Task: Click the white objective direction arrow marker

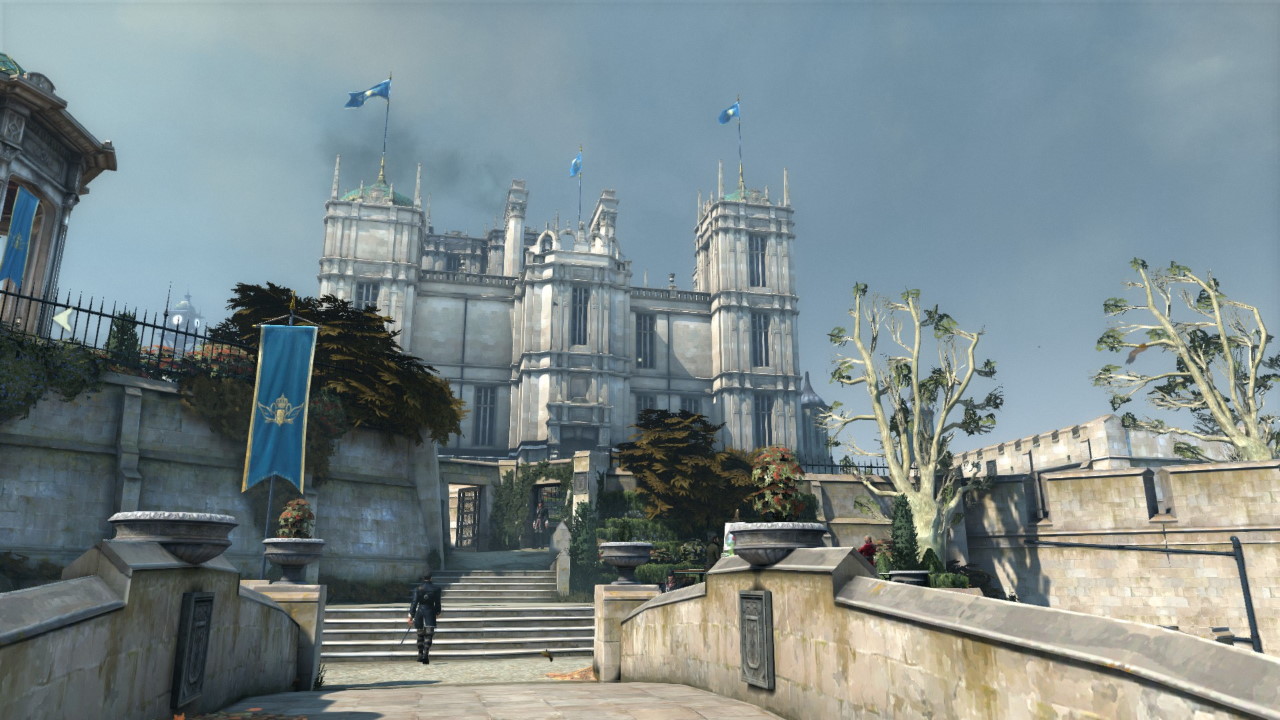Action: [62, 320]
